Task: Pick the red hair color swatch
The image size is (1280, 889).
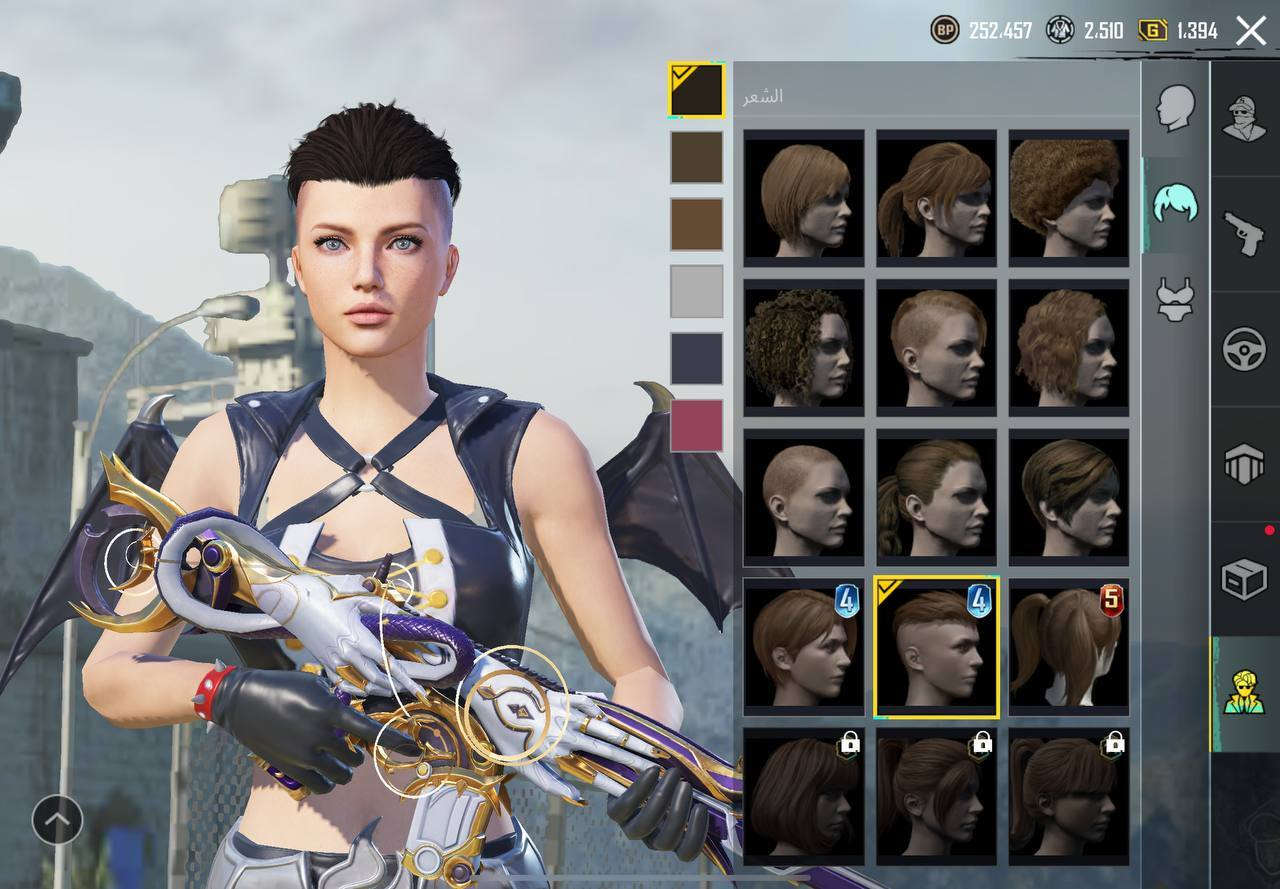Action: (x=696, y=425)
